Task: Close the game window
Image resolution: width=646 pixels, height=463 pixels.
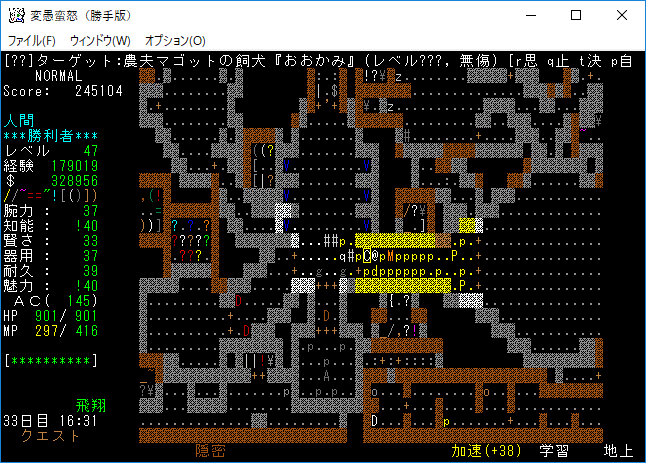Action: click(x=621, y=16)
